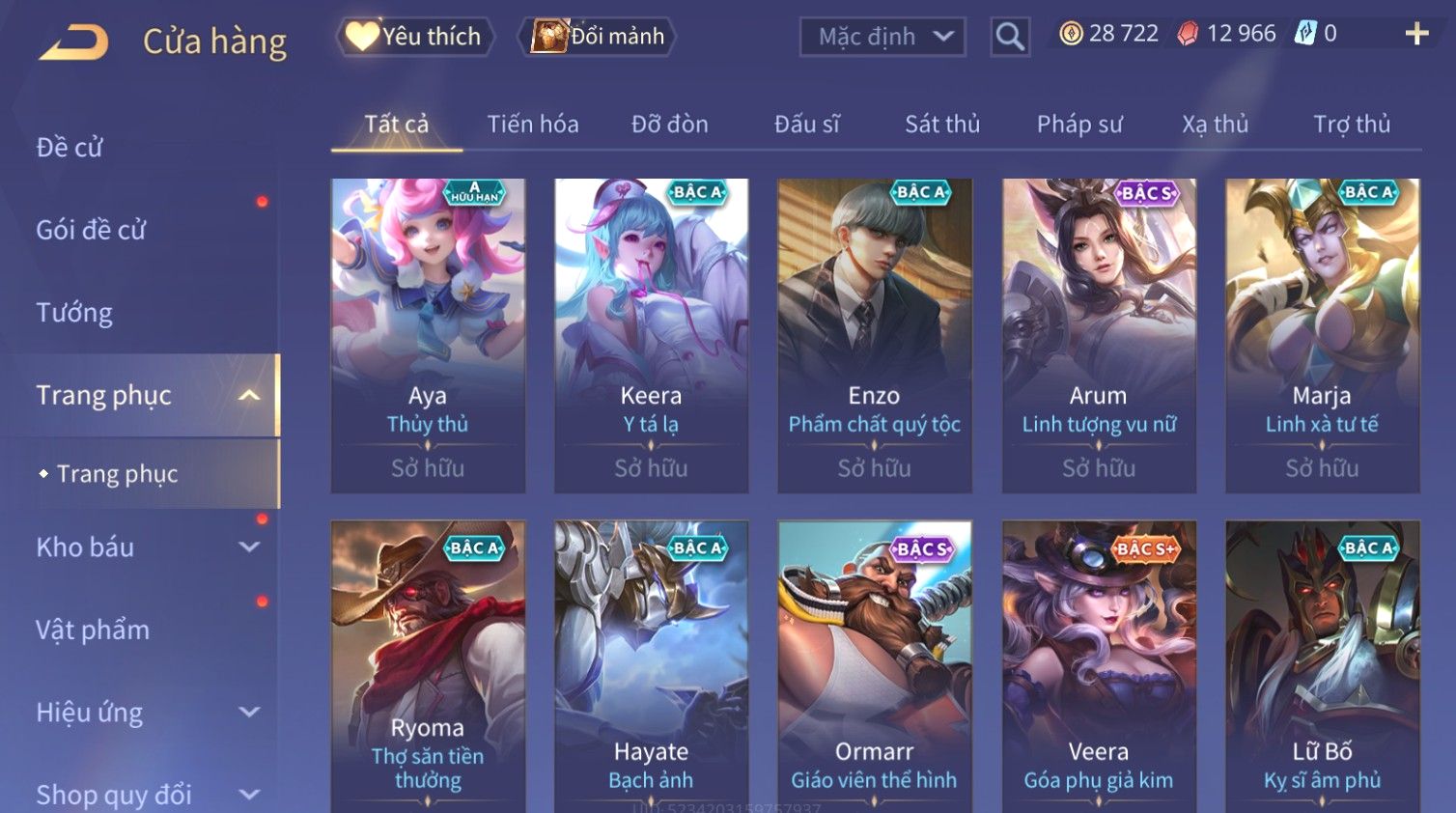
Task: Go to the Vật phẩm section
Action: click(93, 630)
